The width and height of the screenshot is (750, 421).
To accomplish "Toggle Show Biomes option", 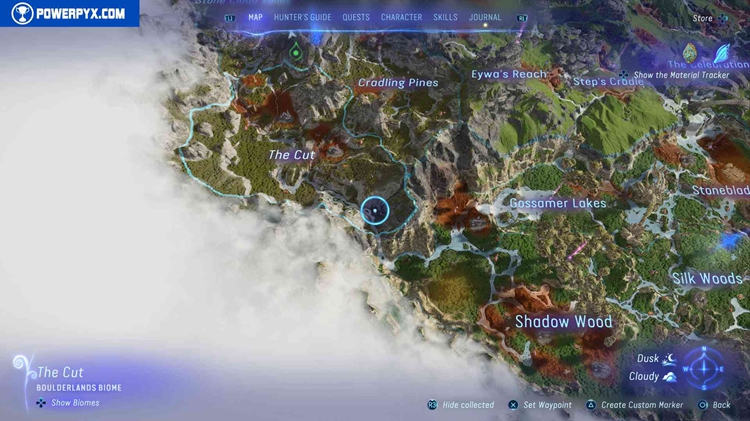I will pos(75,403).
